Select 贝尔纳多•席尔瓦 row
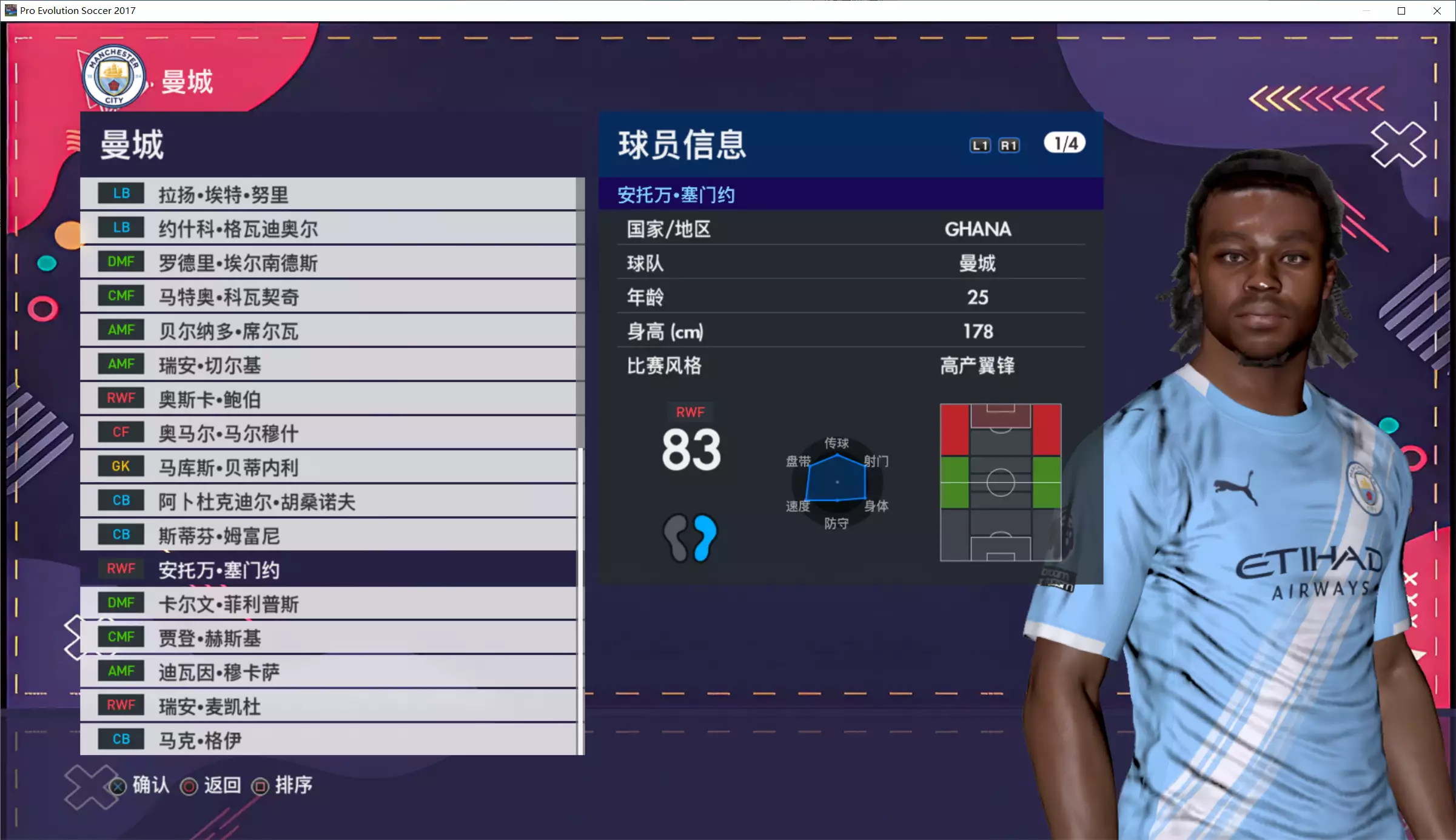 pyautogui.click(x=327, y=331)
